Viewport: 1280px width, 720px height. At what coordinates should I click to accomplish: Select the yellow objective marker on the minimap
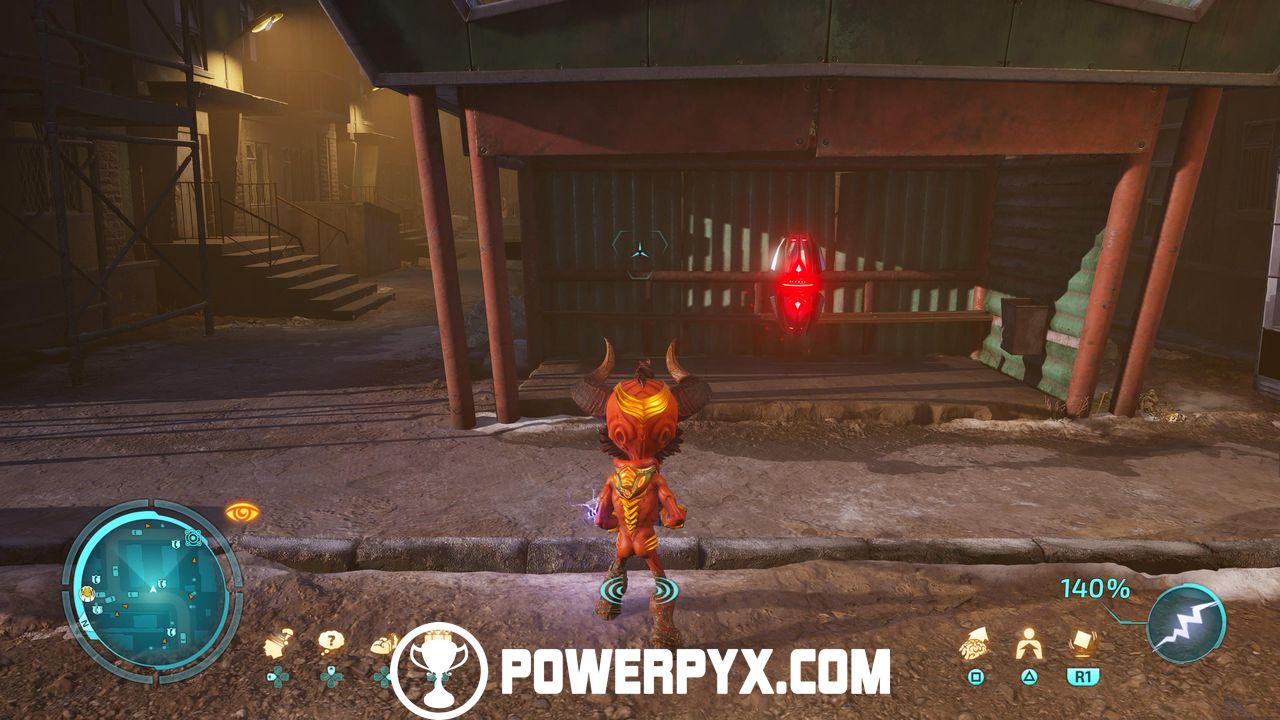87,592
